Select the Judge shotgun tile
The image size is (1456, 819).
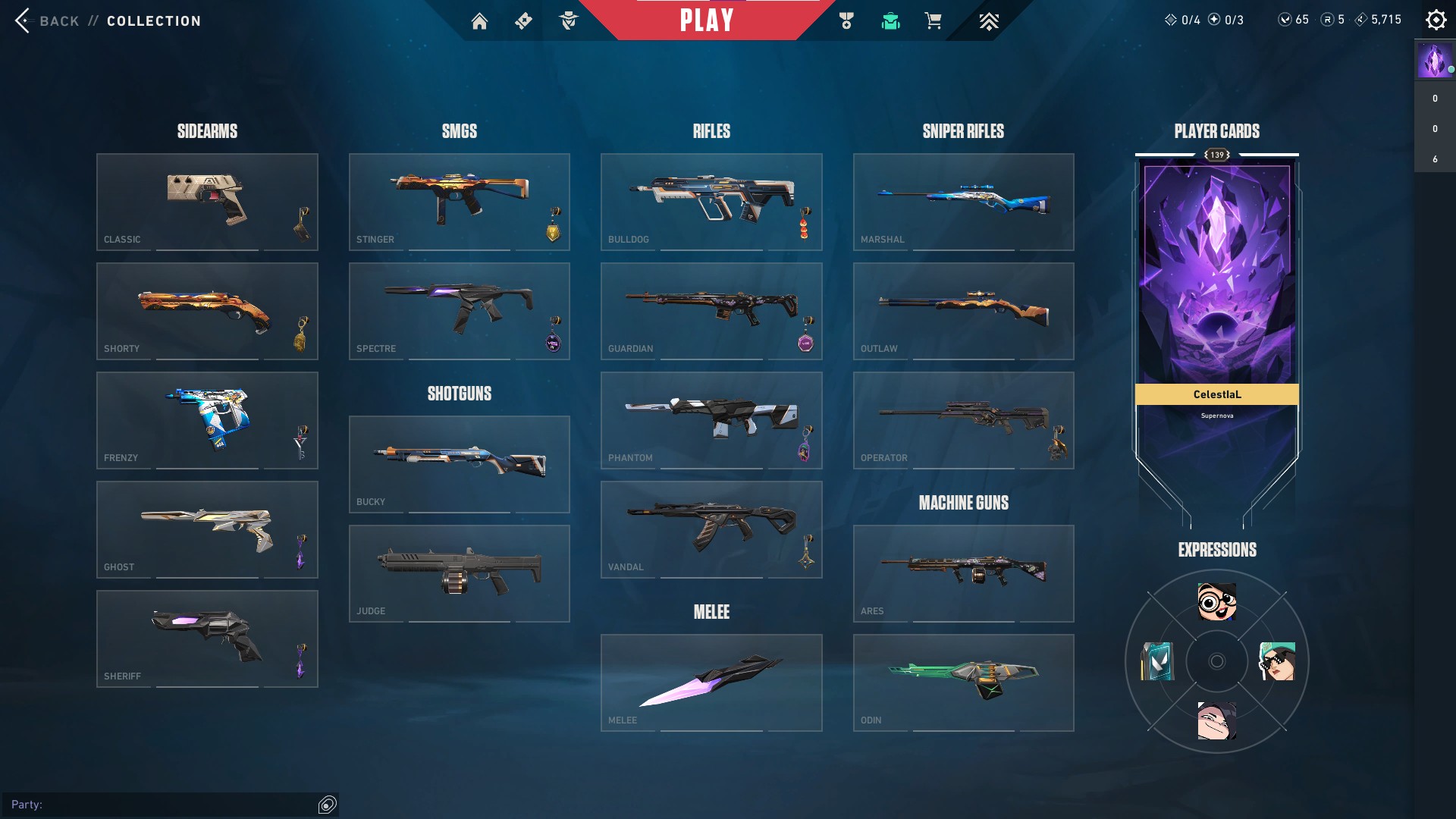459,573
